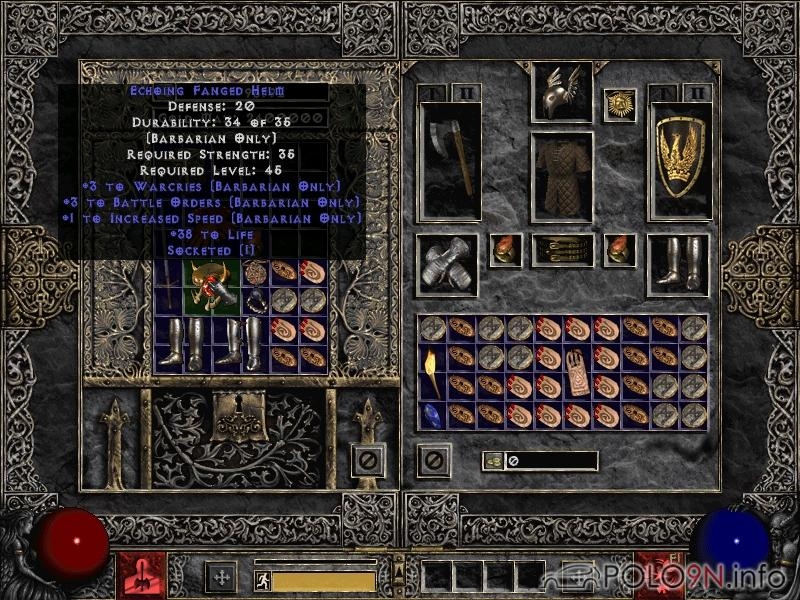Click the inventory gold button
800x600 pixels.
[493, 461]
